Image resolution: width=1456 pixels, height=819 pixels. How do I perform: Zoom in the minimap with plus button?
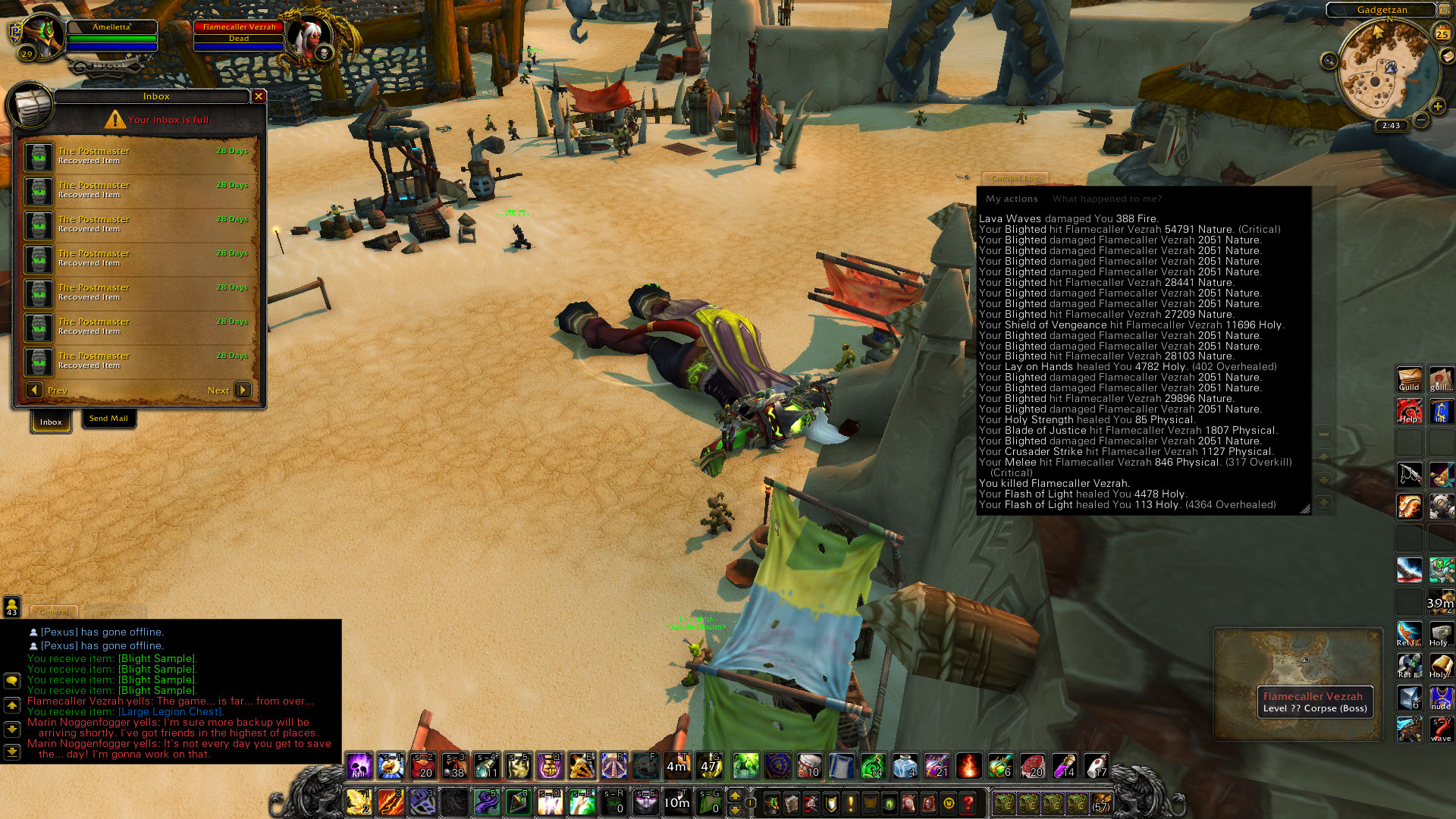[1437, 106]
